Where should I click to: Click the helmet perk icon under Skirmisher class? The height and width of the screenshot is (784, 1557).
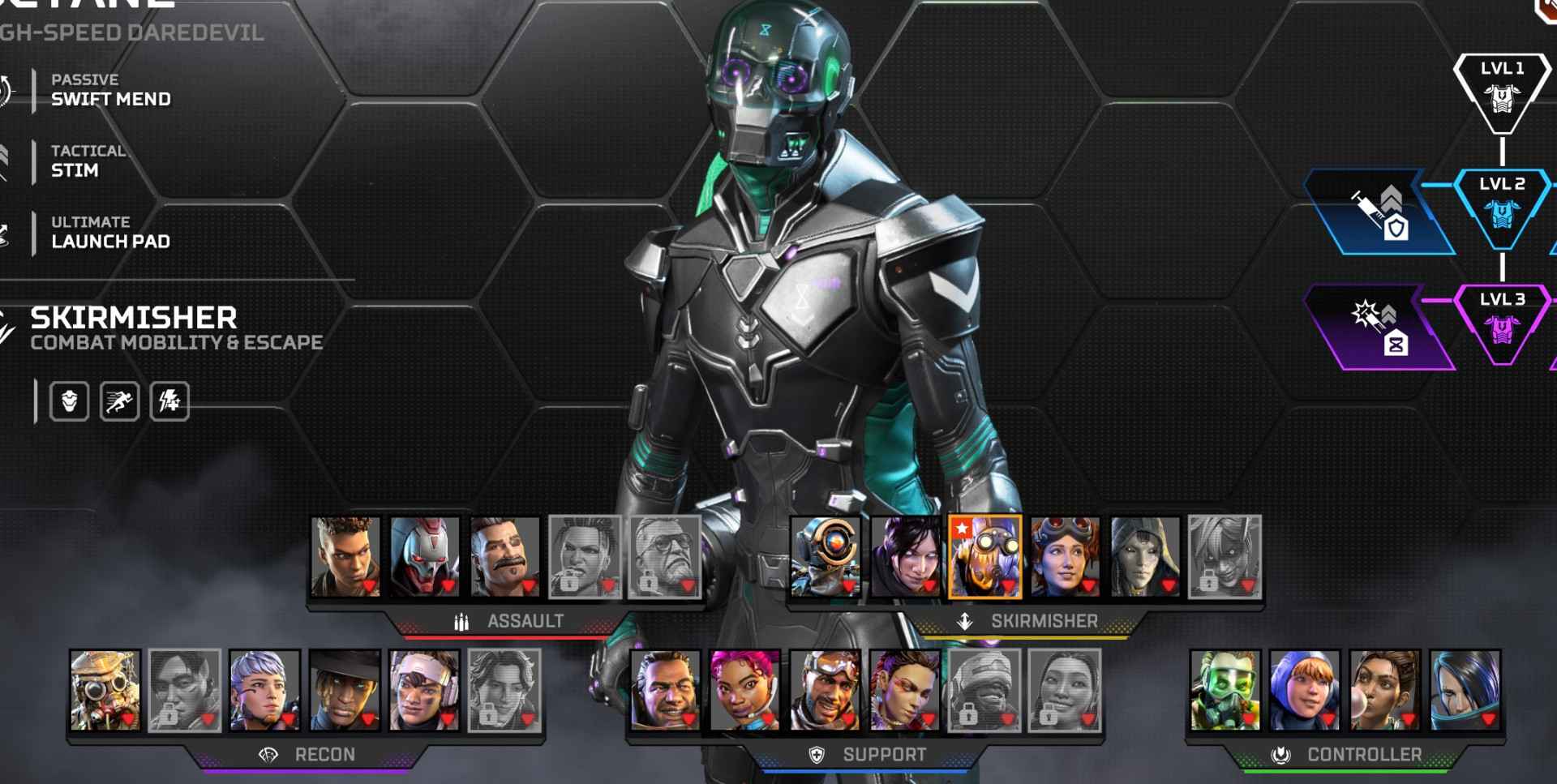71,400
